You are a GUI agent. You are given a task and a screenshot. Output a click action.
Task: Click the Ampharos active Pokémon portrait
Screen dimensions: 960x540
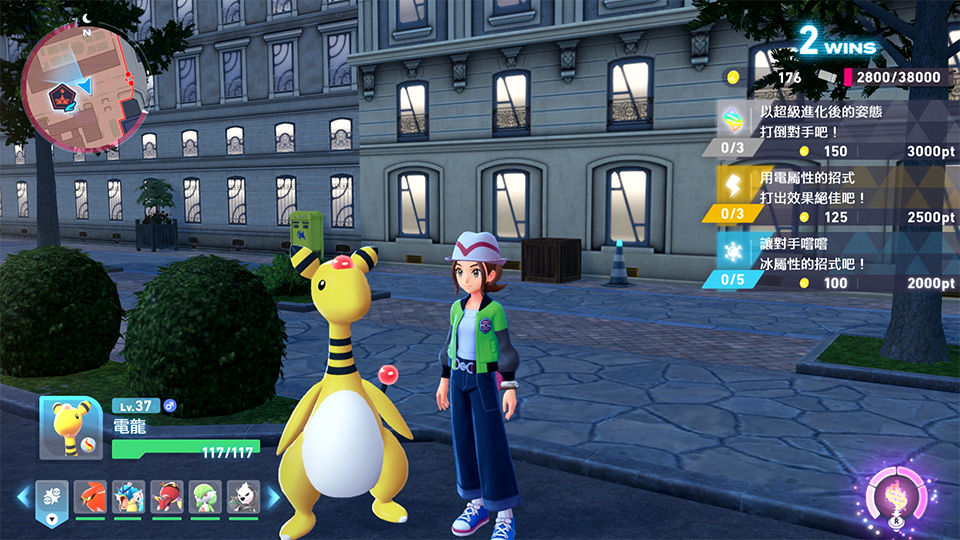coord(71,428)
